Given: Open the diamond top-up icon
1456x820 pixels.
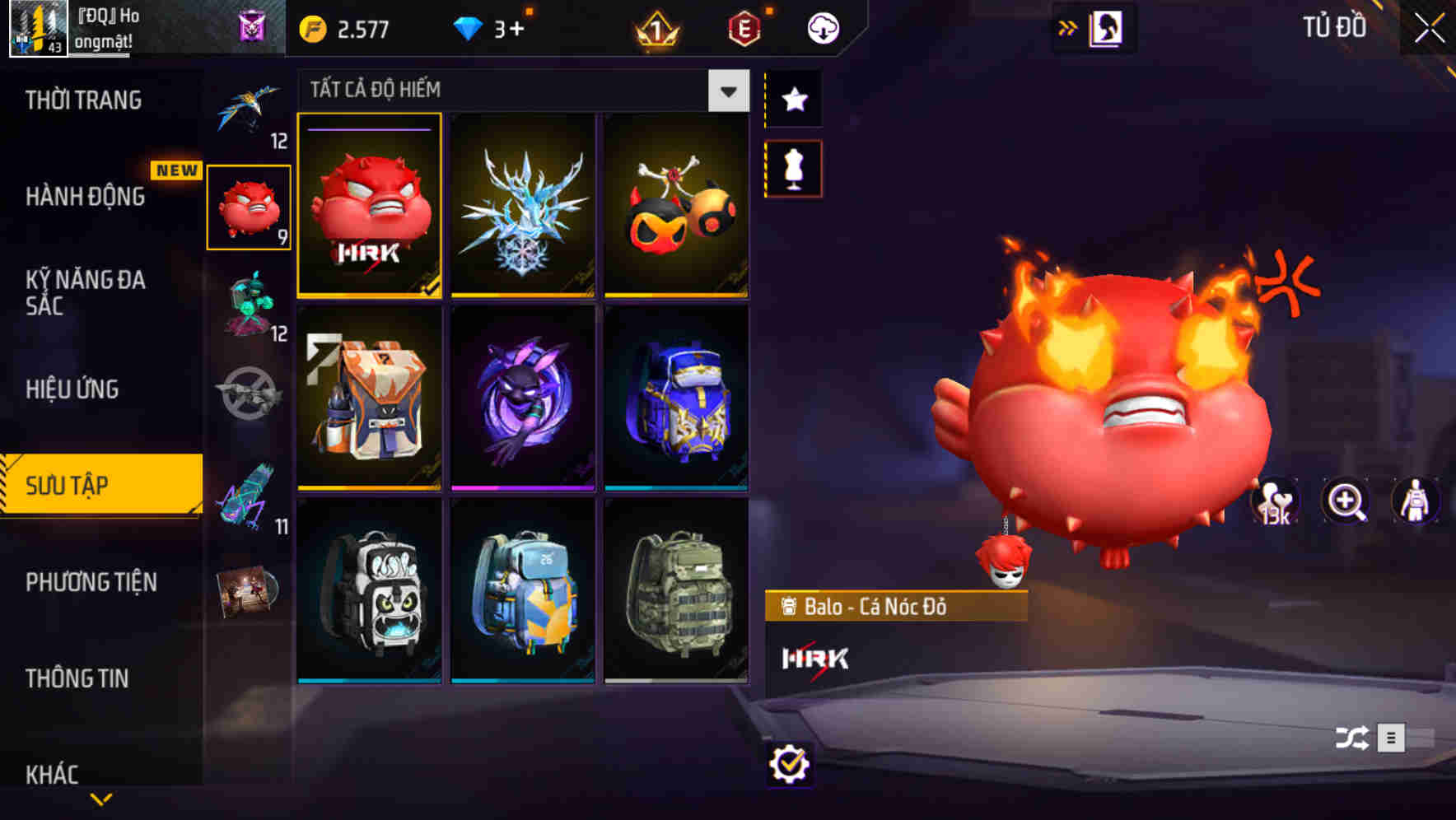Looking at the screenshot, I should coord(469,27).
